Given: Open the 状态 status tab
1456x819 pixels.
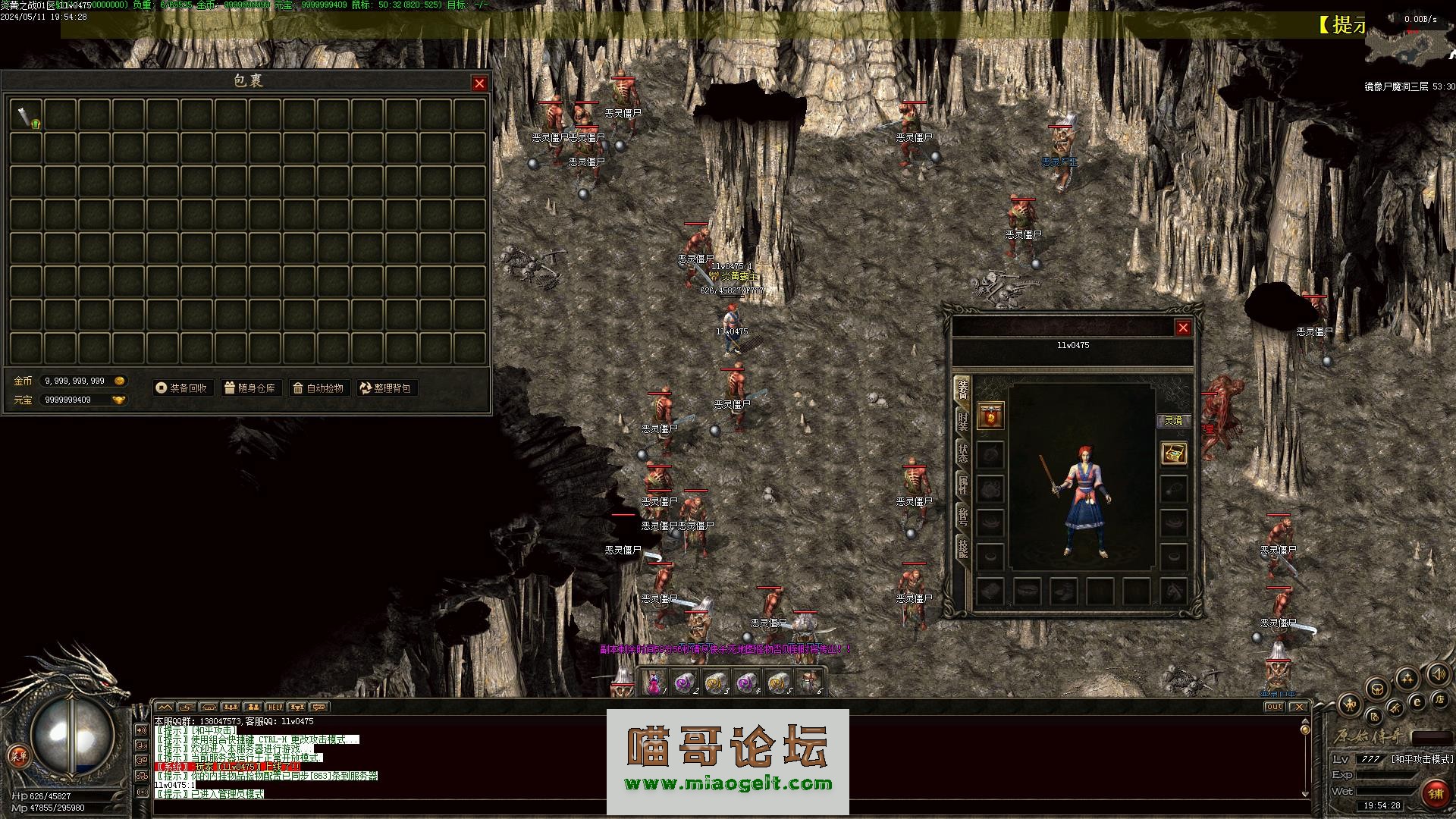Looking at the screenshot, I should pyautogui.click(x=962, y=453).
